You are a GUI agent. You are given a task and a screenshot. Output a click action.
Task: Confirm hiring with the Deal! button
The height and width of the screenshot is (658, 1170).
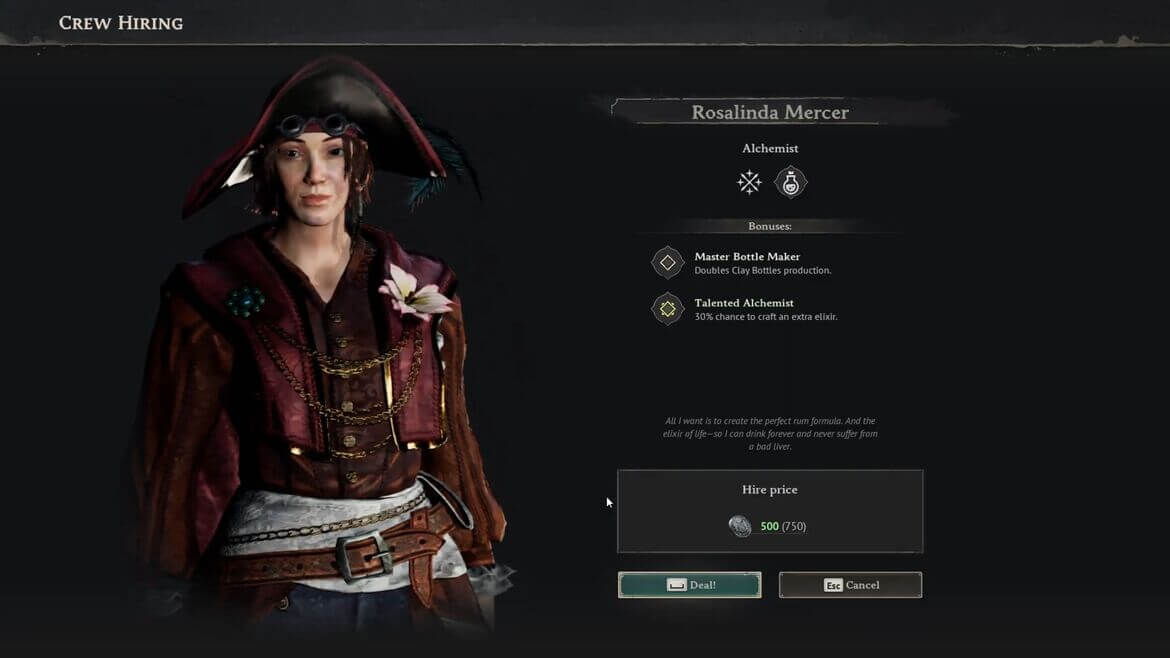pyautogui.click(x=689, y=585)
